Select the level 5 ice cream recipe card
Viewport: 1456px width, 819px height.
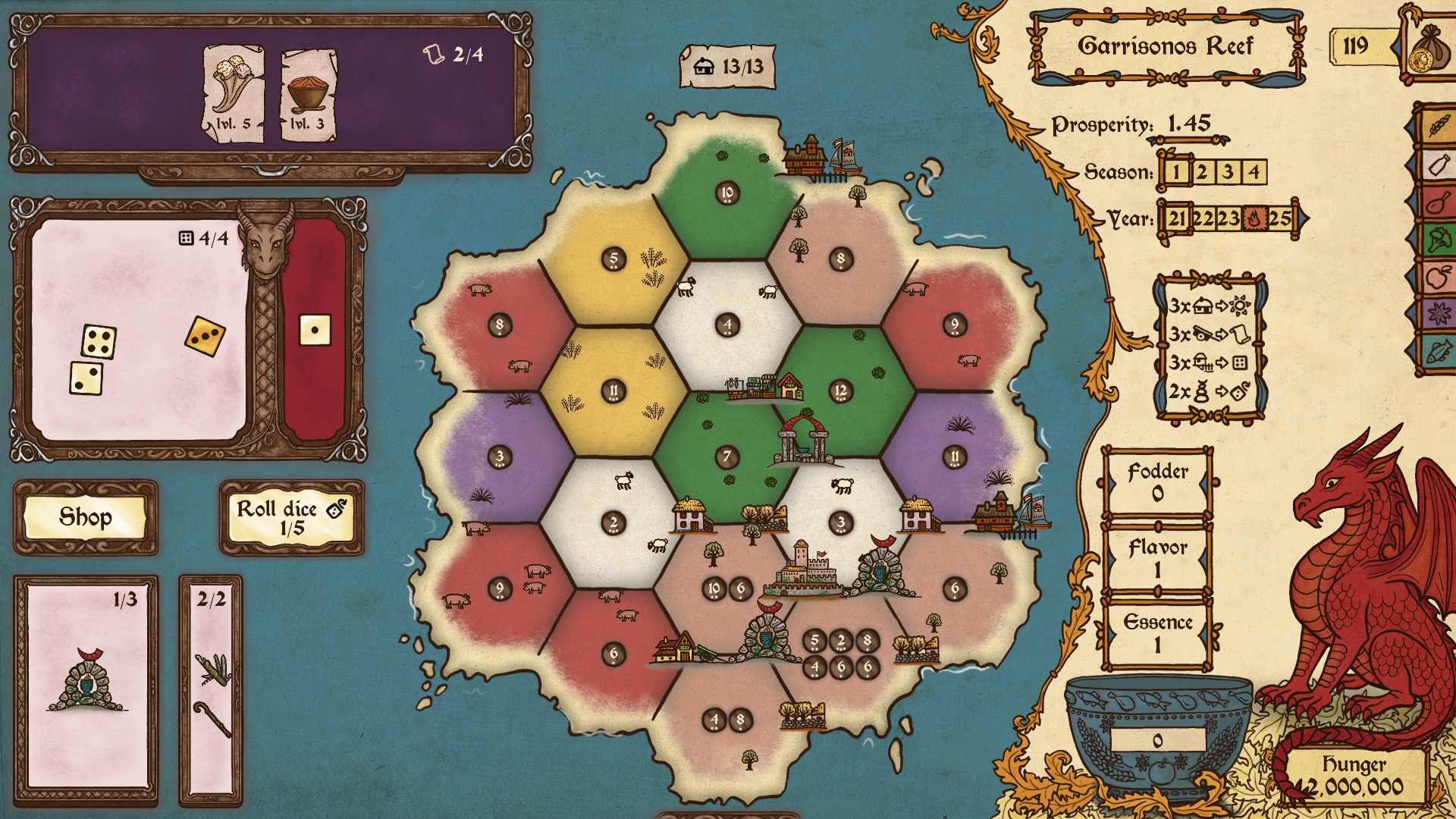(234, 95)
